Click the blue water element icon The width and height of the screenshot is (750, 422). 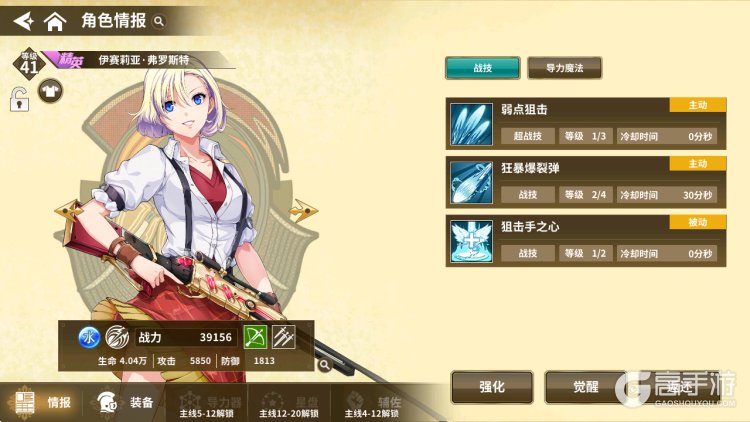tap(87, 338)
